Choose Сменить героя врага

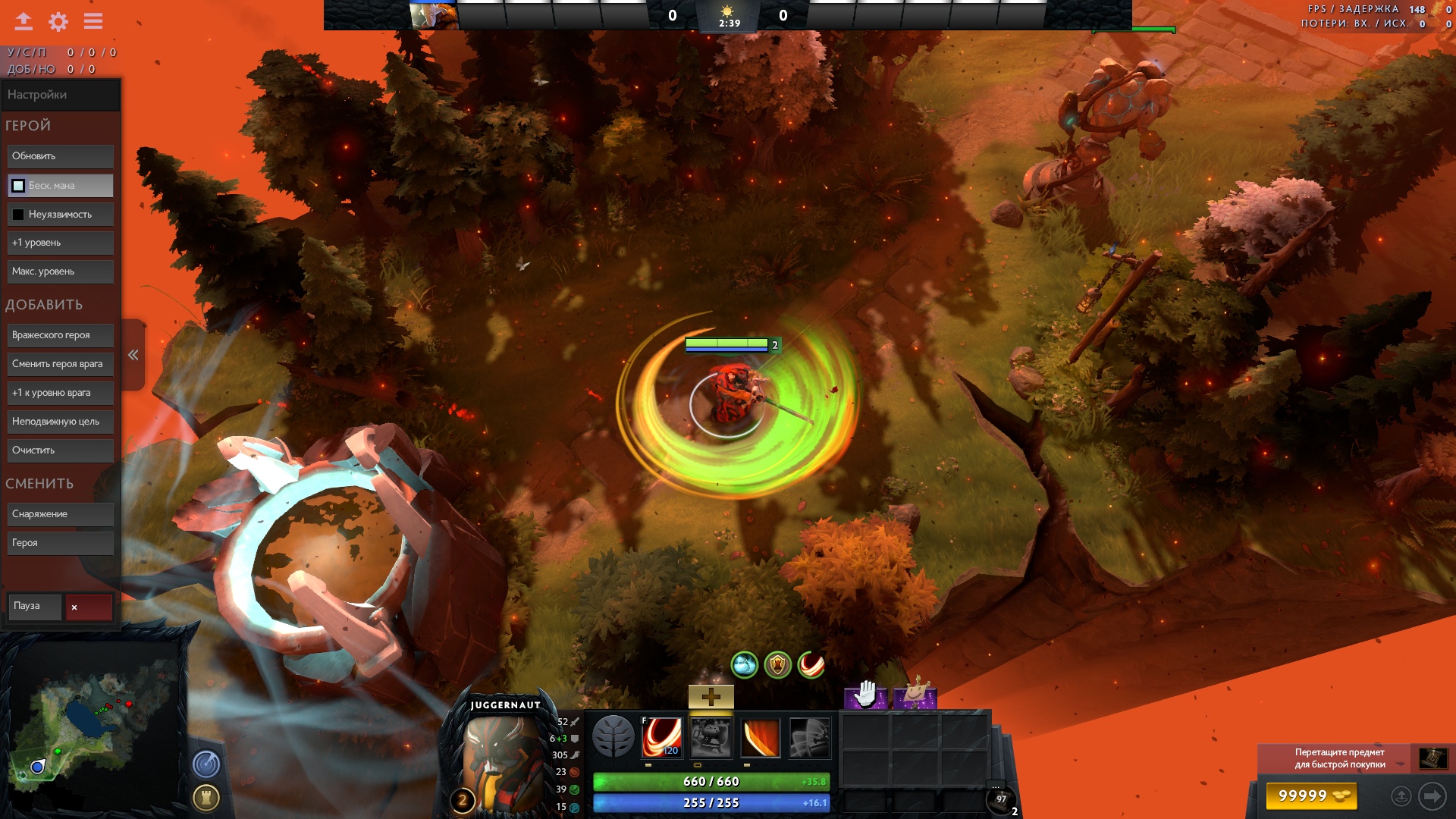coord(60,364)
